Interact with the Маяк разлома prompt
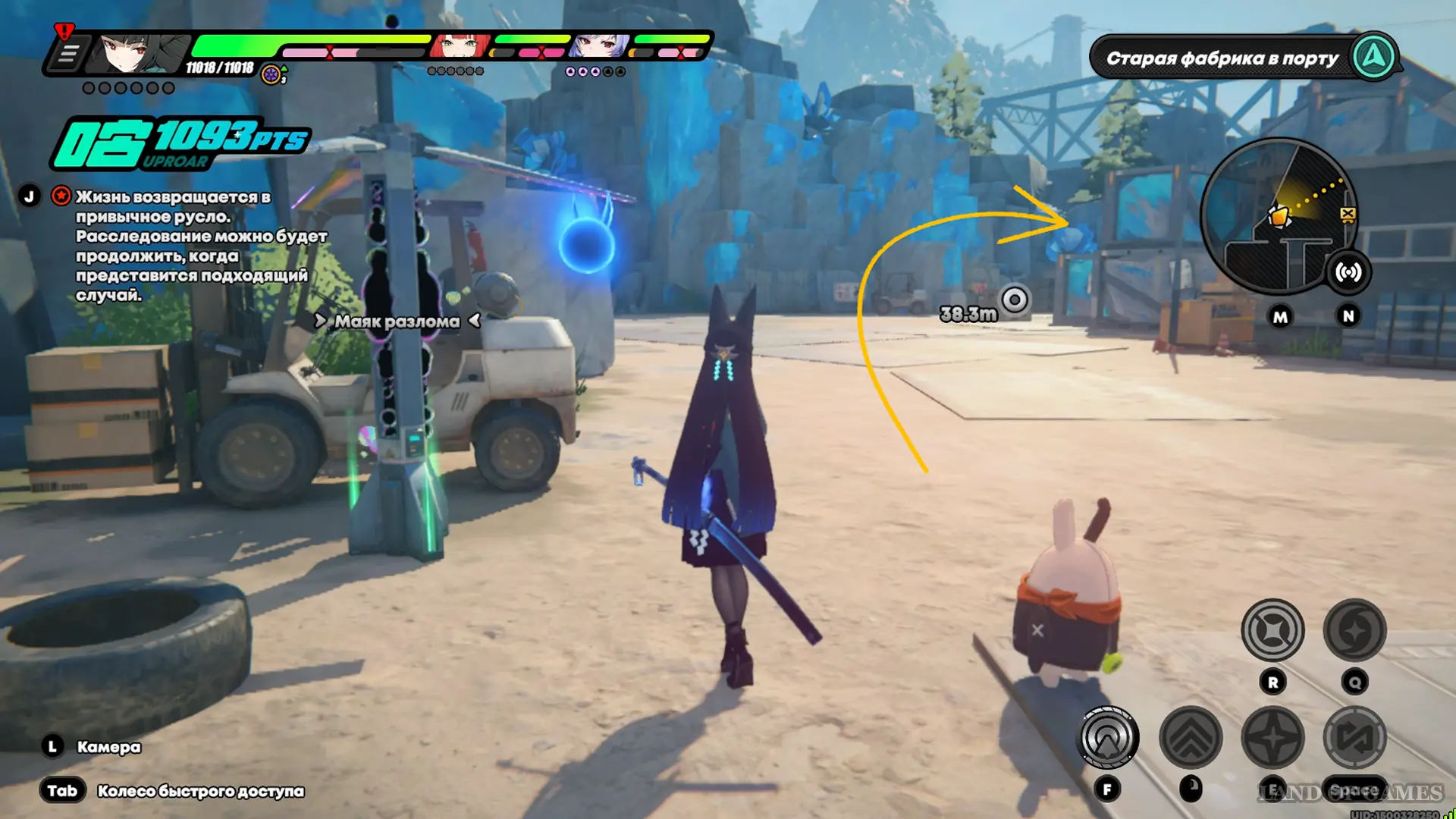 [397, 322]
